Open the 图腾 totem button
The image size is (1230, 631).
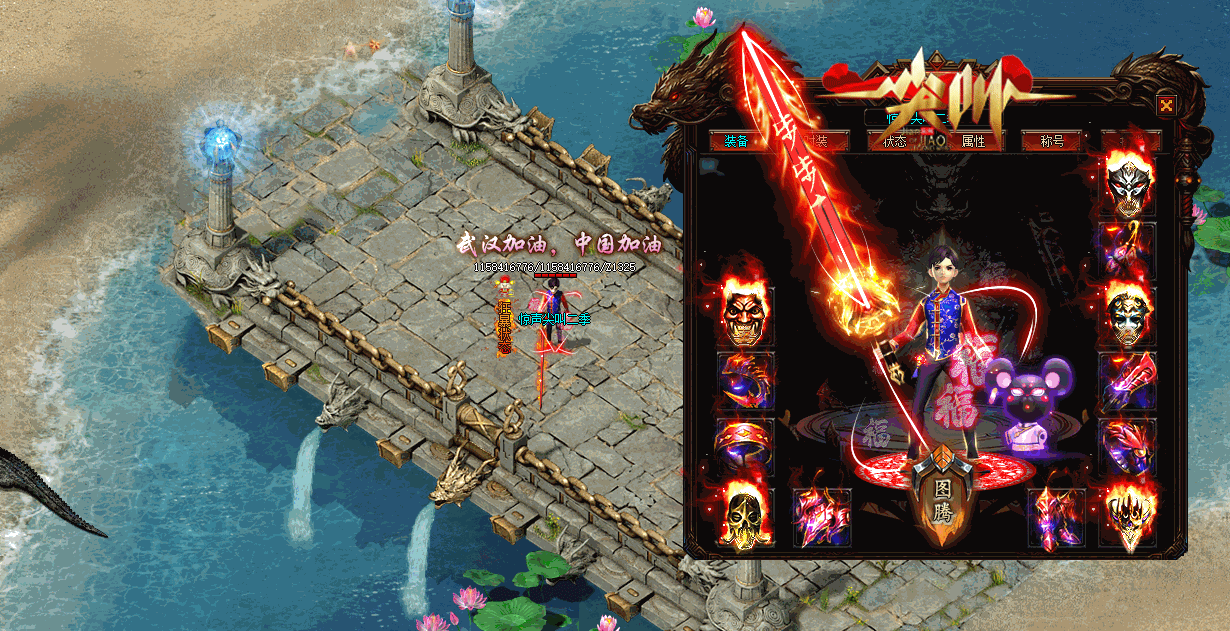(x=942, y=501)
